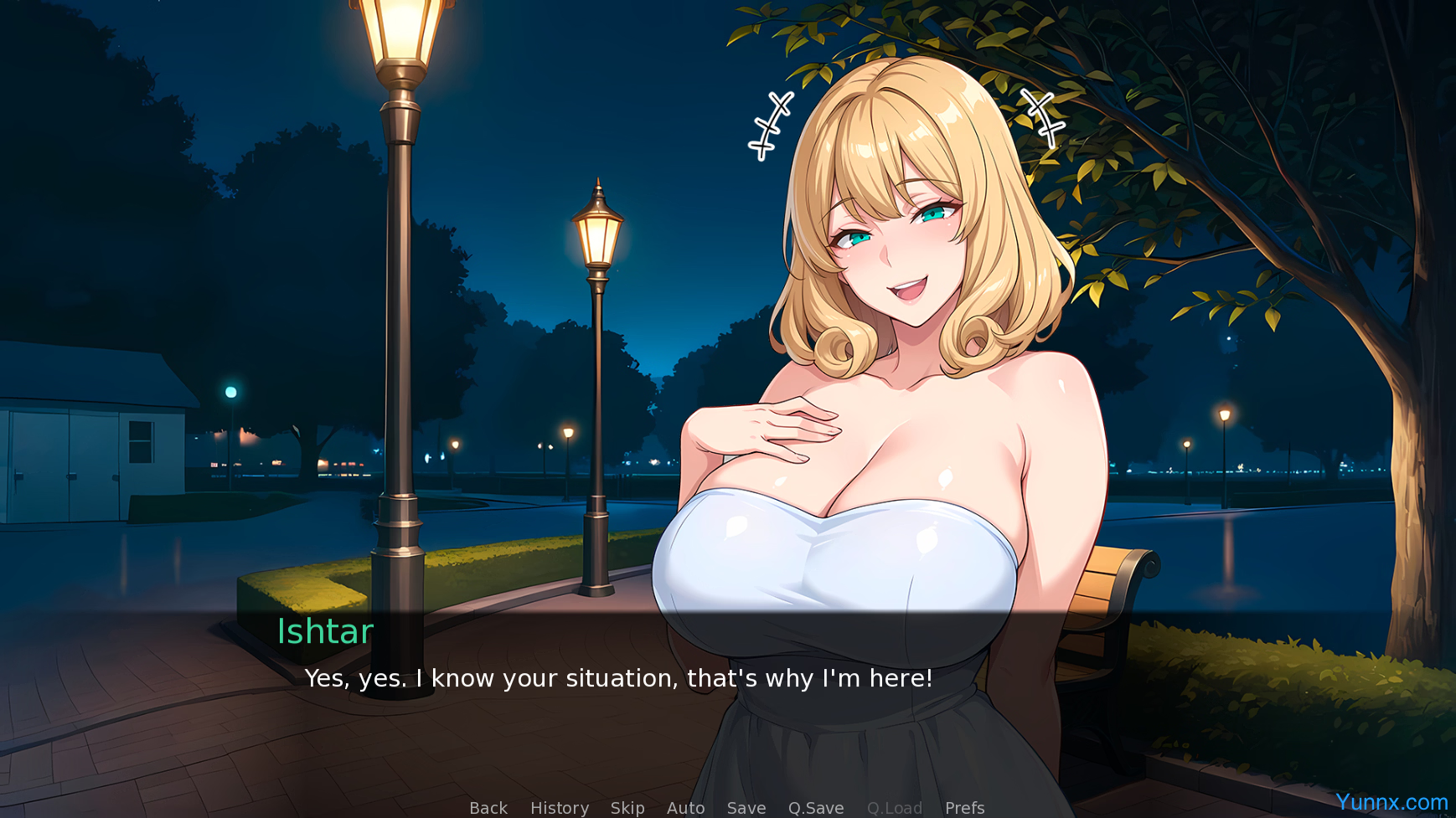Turn on Auto advance
This screenshot has height=818, width=1456.
(x=685, y=808)
